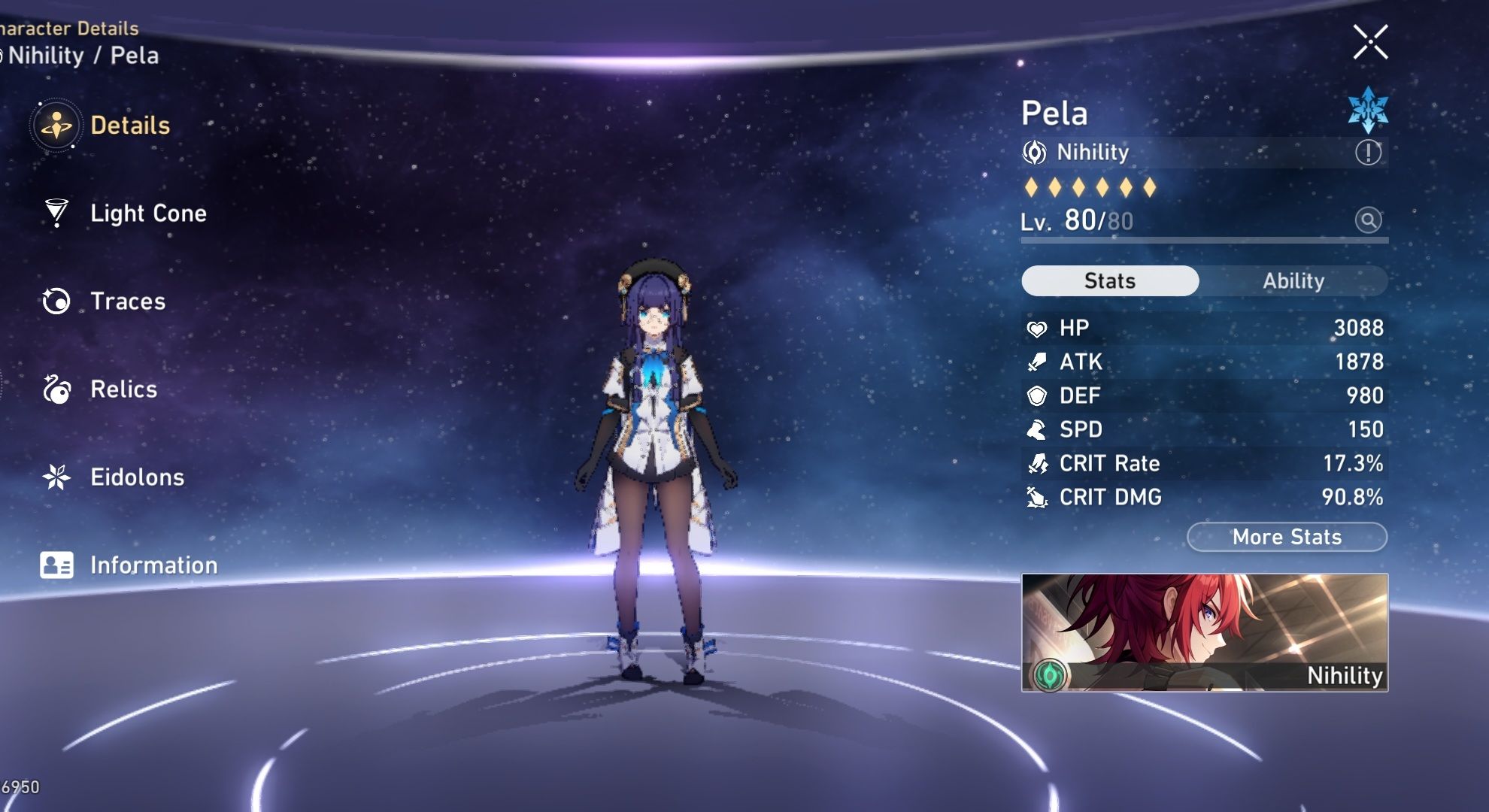Switch to the Stats tab
1489x812 pixels.
1110,280
